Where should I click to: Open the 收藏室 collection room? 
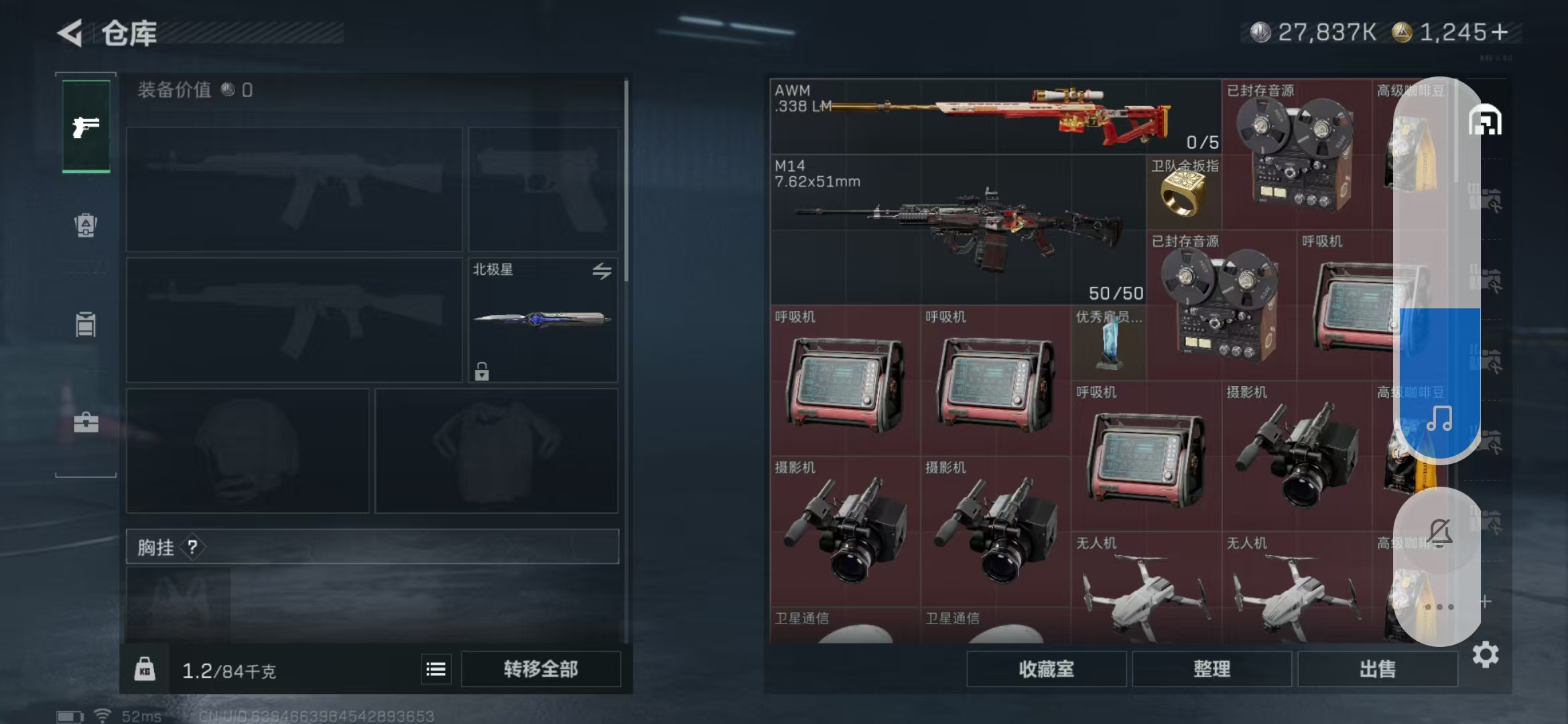[x=1046, y=669]
